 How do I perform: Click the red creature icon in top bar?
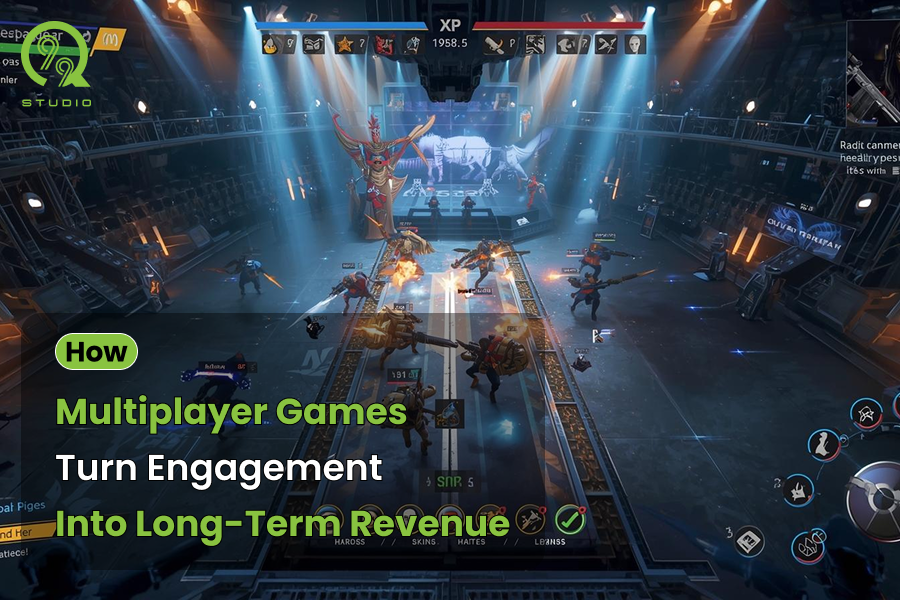click(x=384, y=44)
